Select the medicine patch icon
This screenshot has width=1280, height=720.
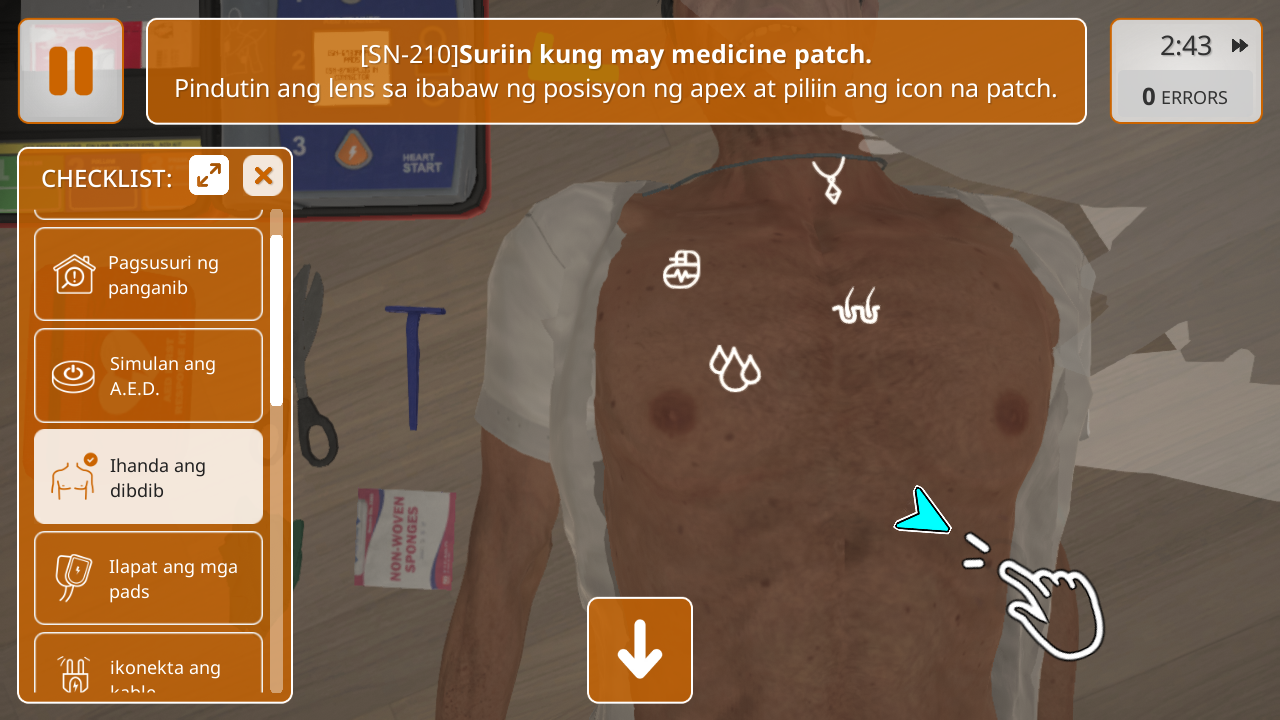coord(682,269)
